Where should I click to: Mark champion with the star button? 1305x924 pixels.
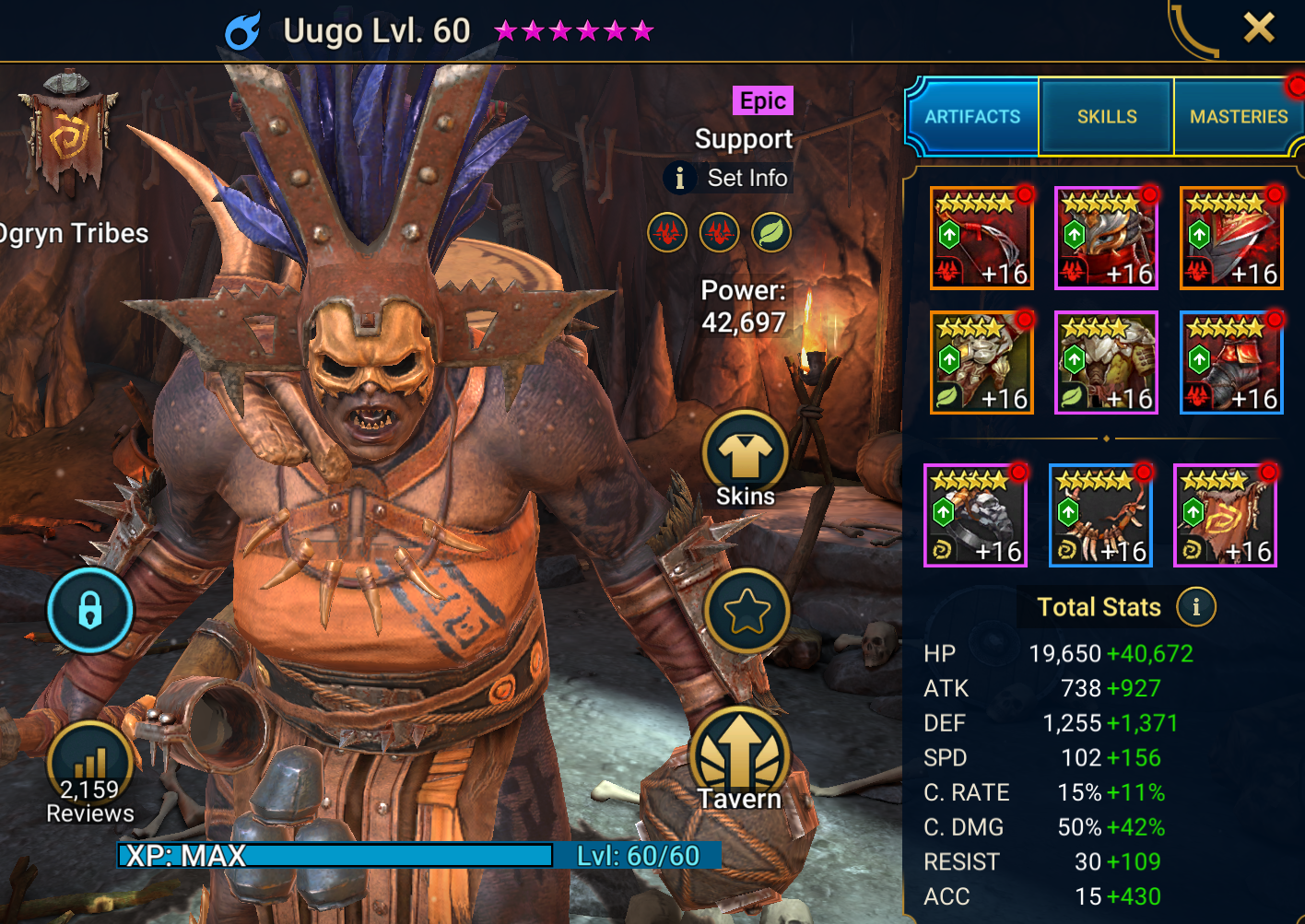click(746, 611)
